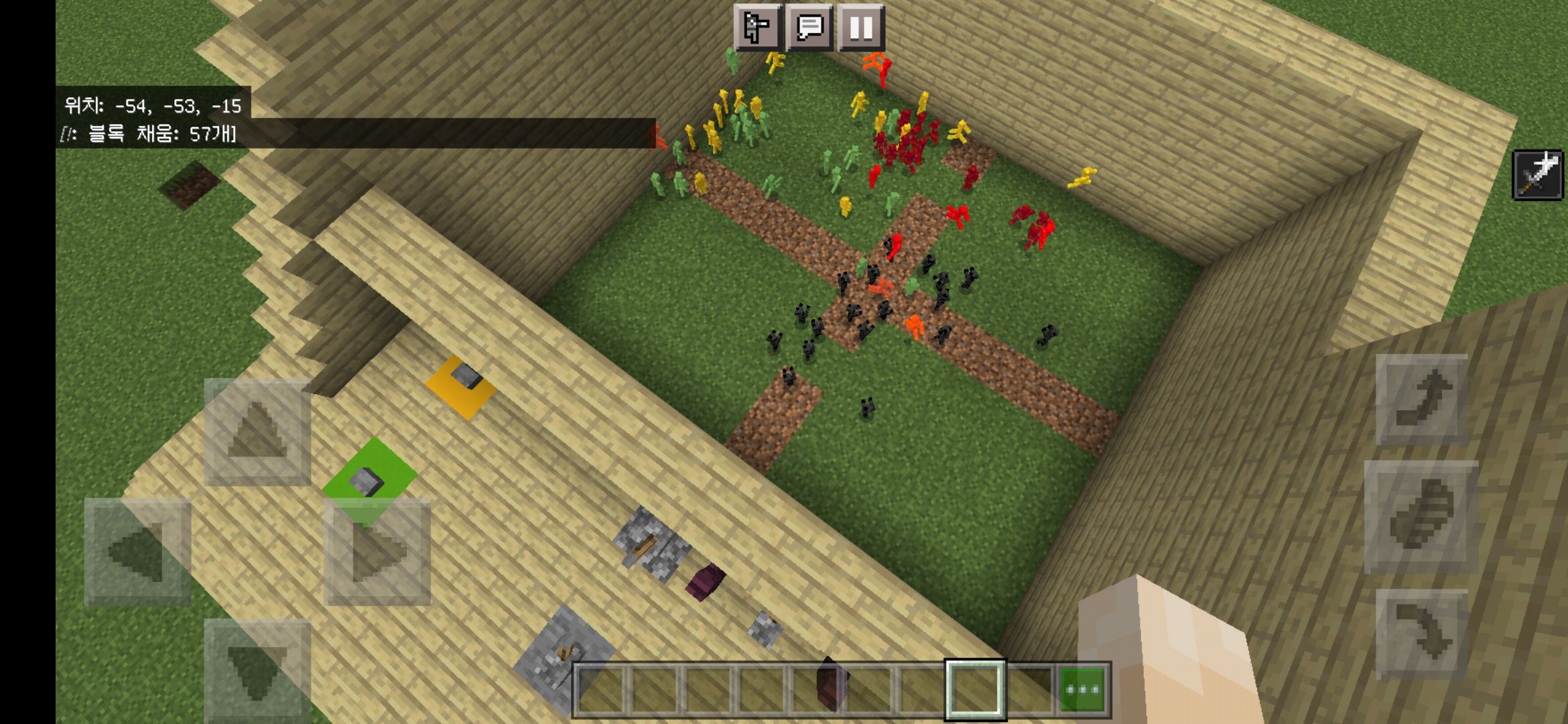This screenshot has width=1568, height=724.
Task: Open the inventory with the green three-dots button
Action: coord(1083,689)
